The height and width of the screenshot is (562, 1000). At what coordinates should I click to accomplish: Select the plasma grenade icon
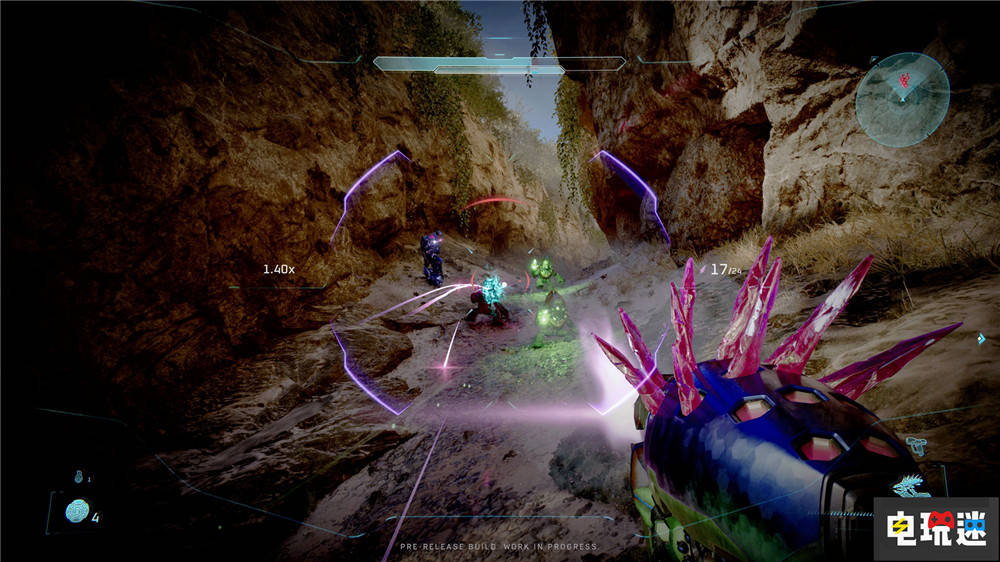tap(77, 513)
